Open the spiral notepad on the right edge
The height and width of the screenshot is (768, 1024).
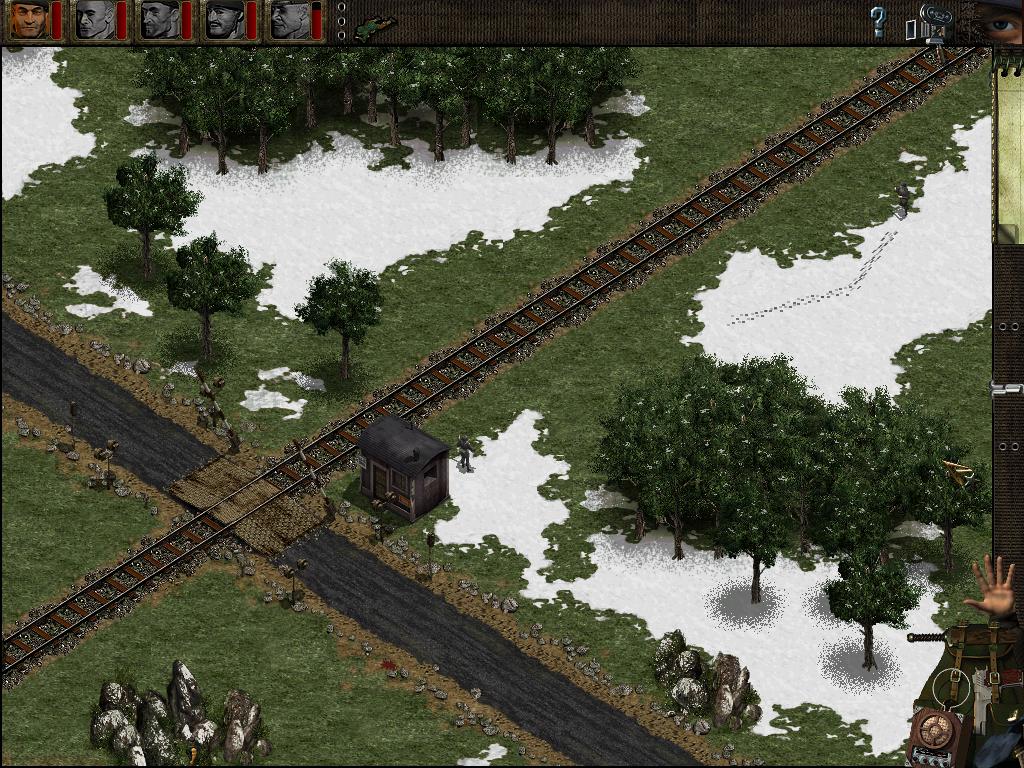[x=1008, y=150]
